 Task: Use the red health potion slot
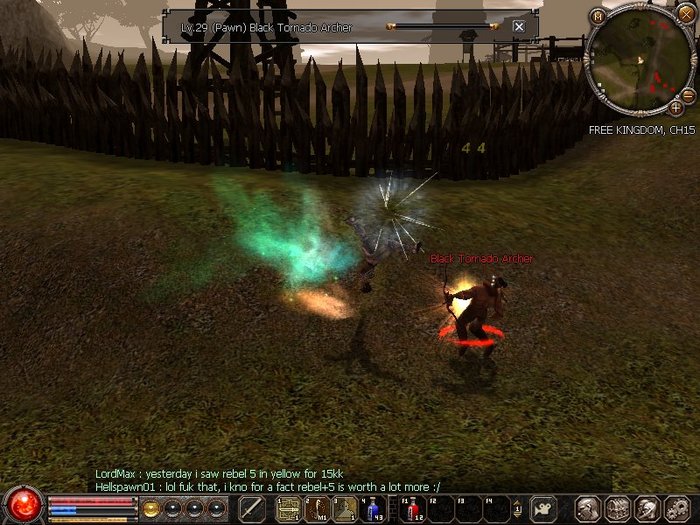click(x=411, y=508)
